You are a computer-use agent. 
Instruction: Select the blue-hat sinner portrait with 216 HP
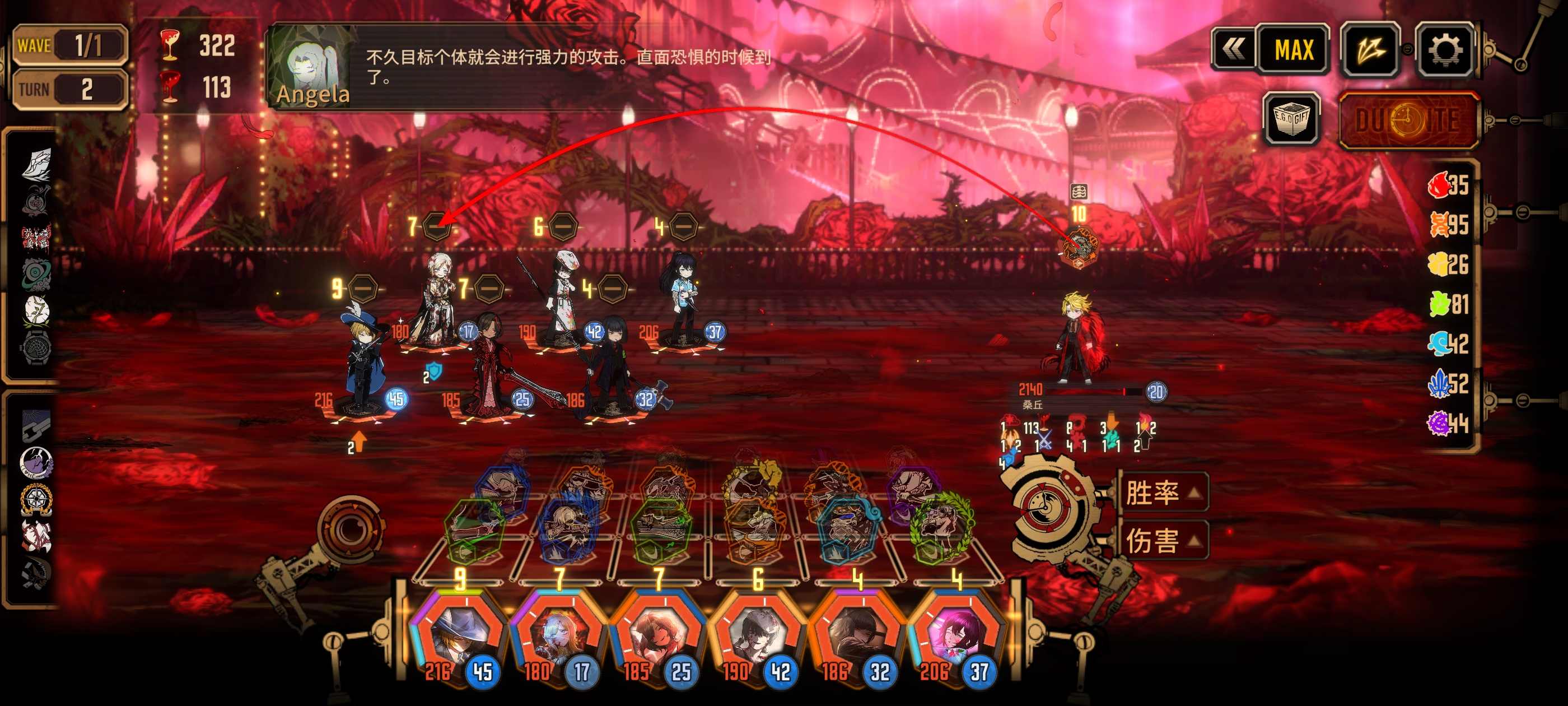[459, 637]
